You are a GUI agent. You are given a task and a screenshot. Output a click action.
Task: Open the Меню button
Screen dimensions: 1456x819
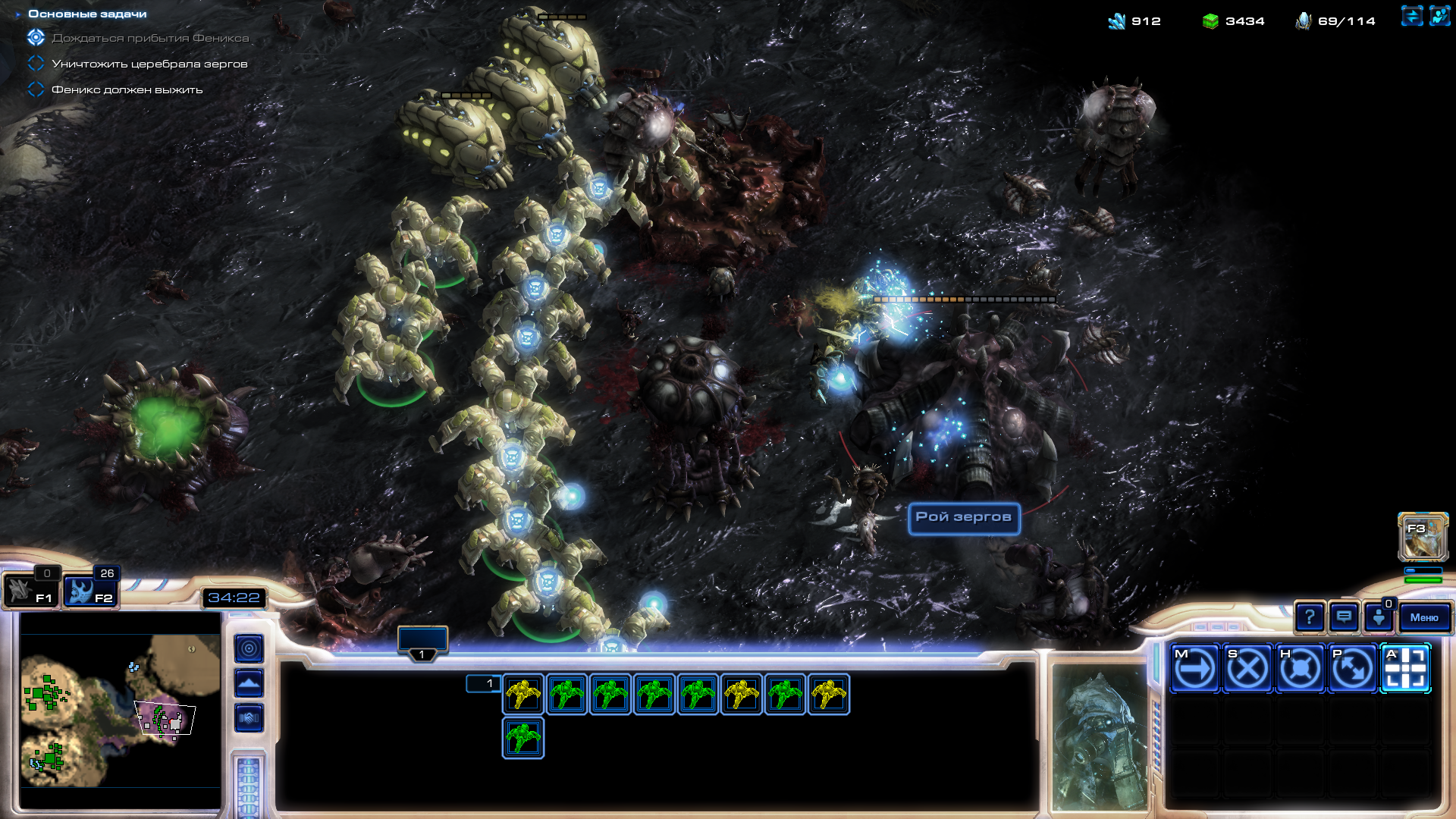(x=1424, y=617)
